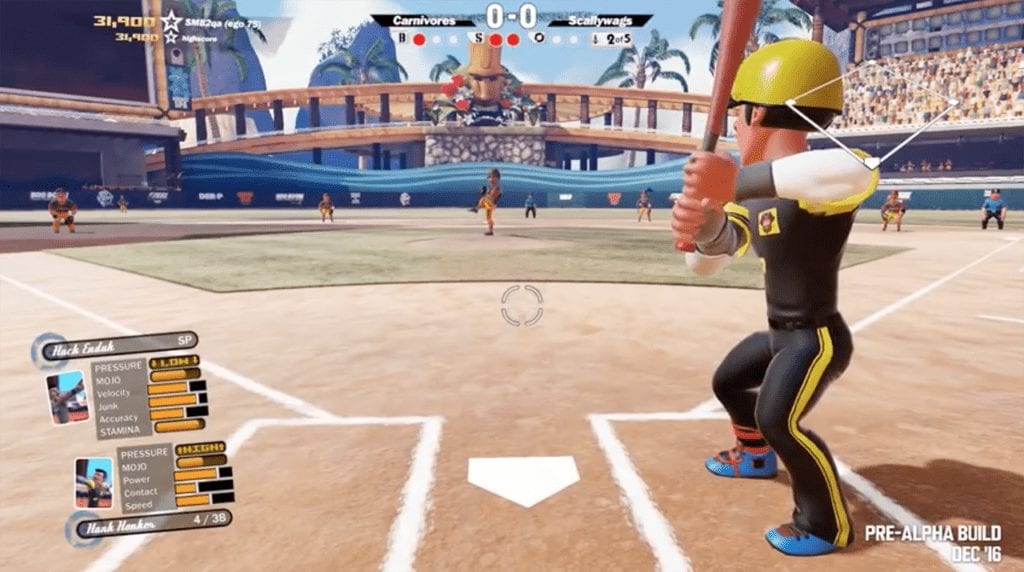Click the circular batting aim reticle
Image resolution: width=1024 pixels, height=572 pixels.
click(x=521, y=305)
